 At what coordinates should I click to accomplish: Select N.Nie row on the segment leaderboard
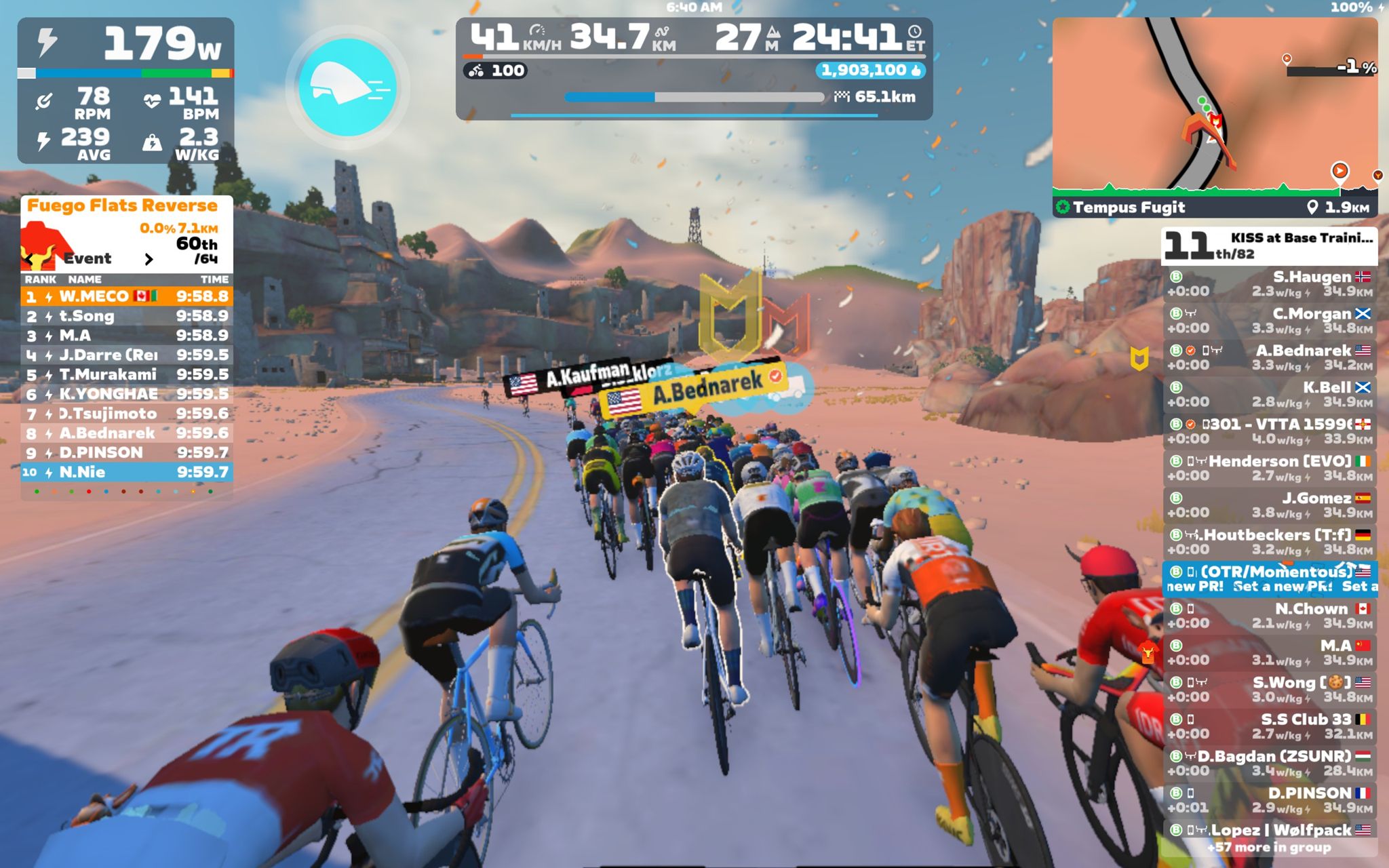click(x=127, y=472)
